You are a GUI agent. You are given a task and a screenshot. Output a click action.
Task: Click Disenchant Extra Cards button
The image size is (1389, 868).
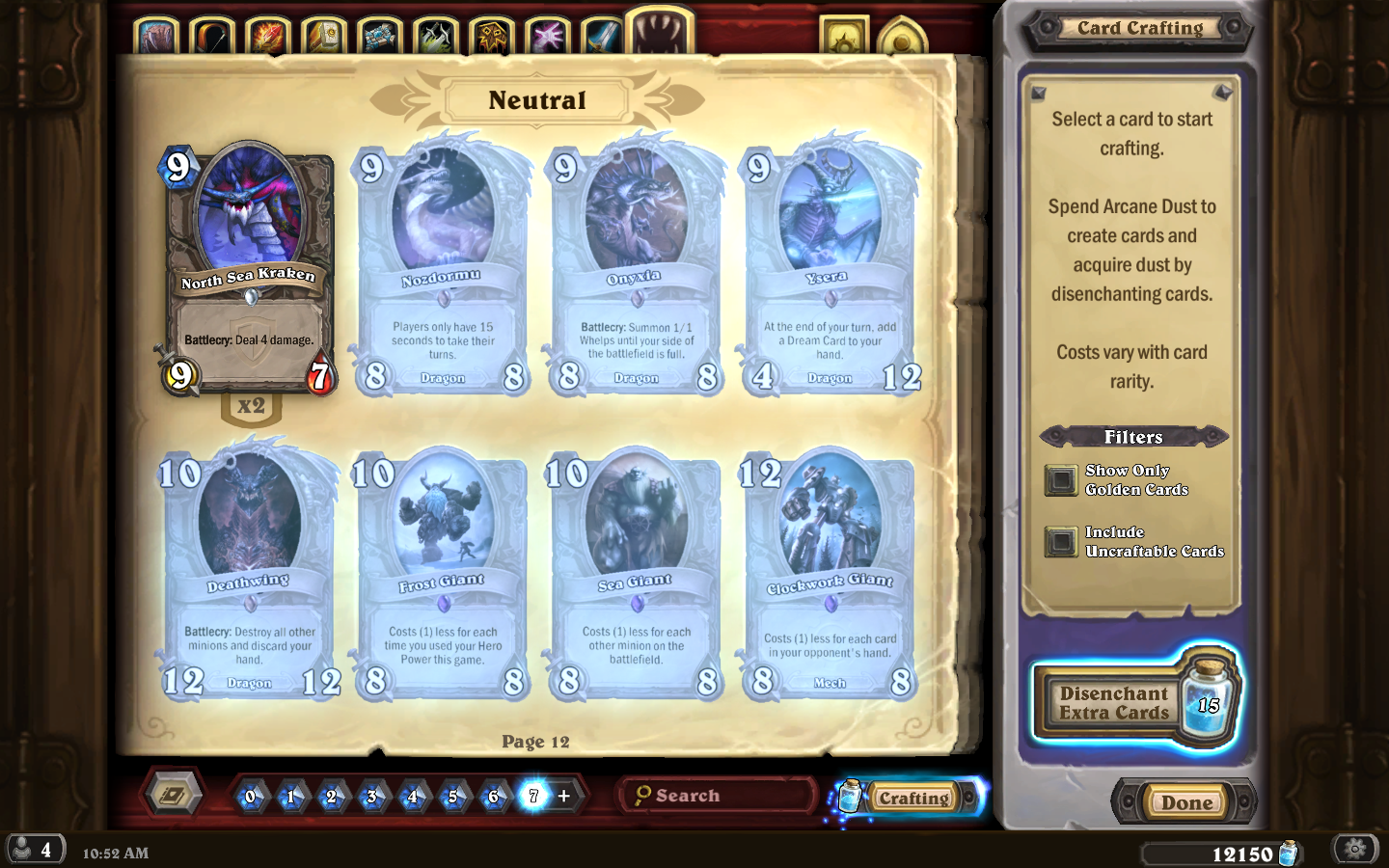pyautogui.click(x=1115, y=703)
